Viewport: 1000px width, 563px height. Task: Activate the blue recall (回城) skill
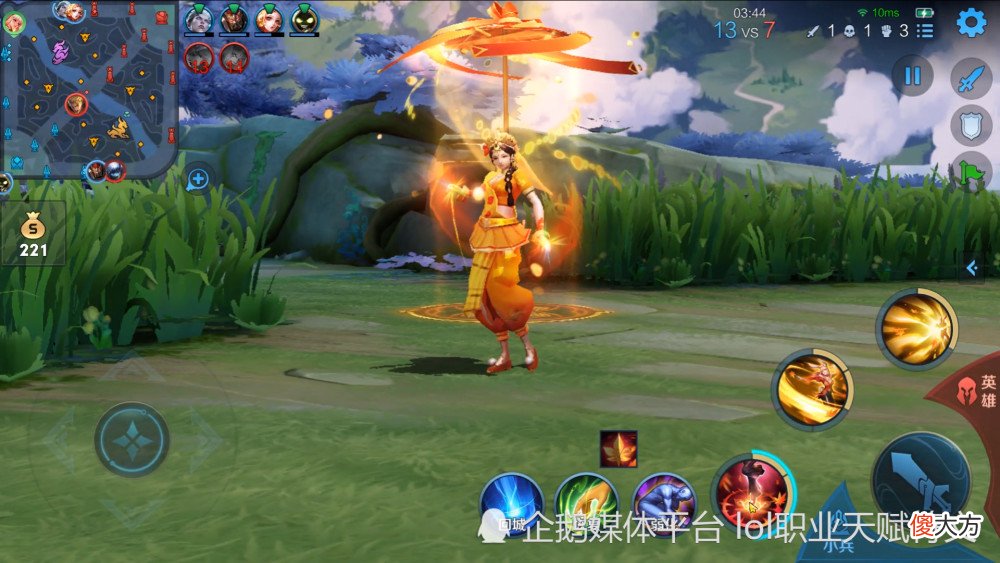[511, 503]
